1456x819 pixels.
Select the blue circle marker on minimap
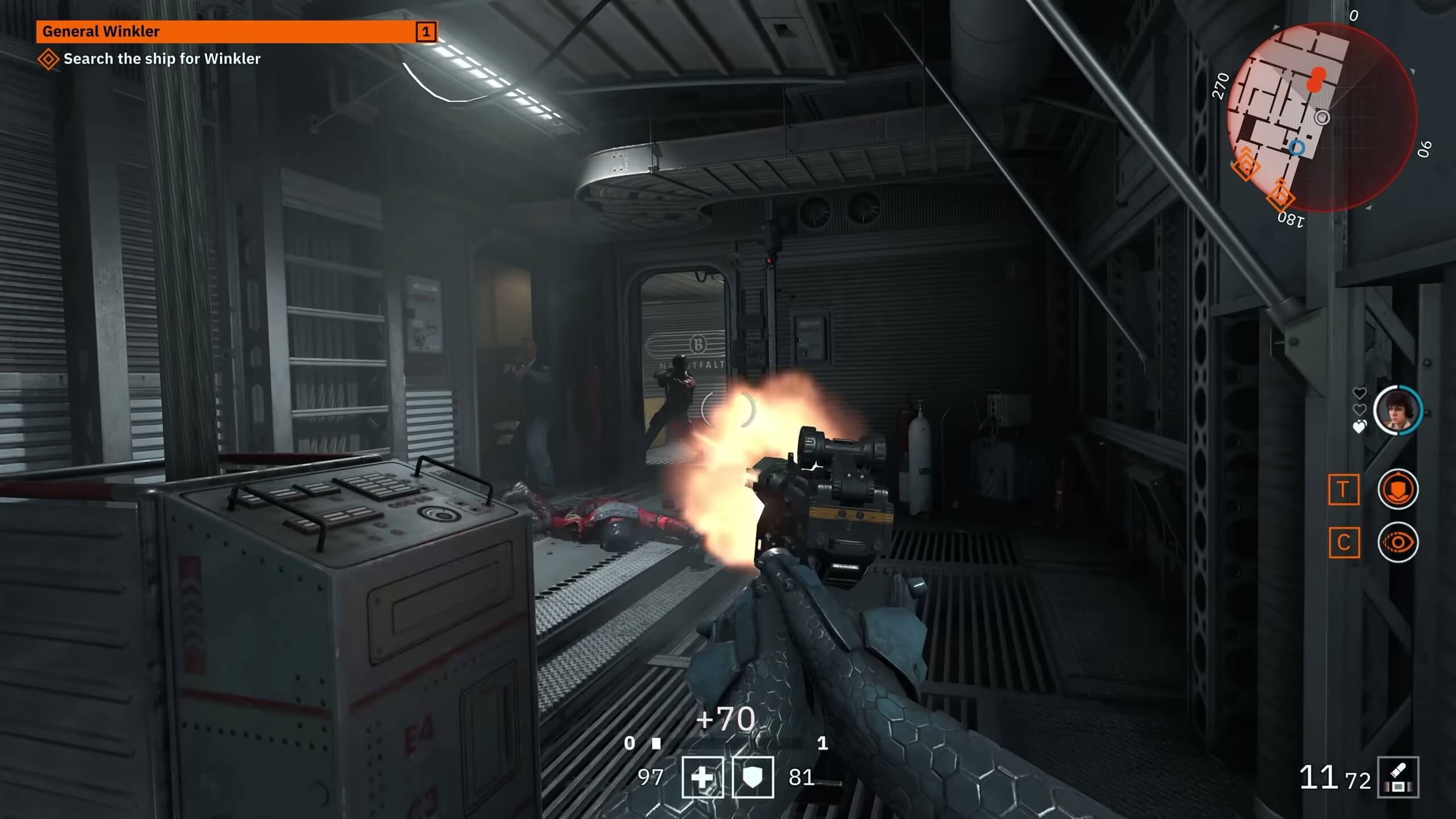(1297, 148)
